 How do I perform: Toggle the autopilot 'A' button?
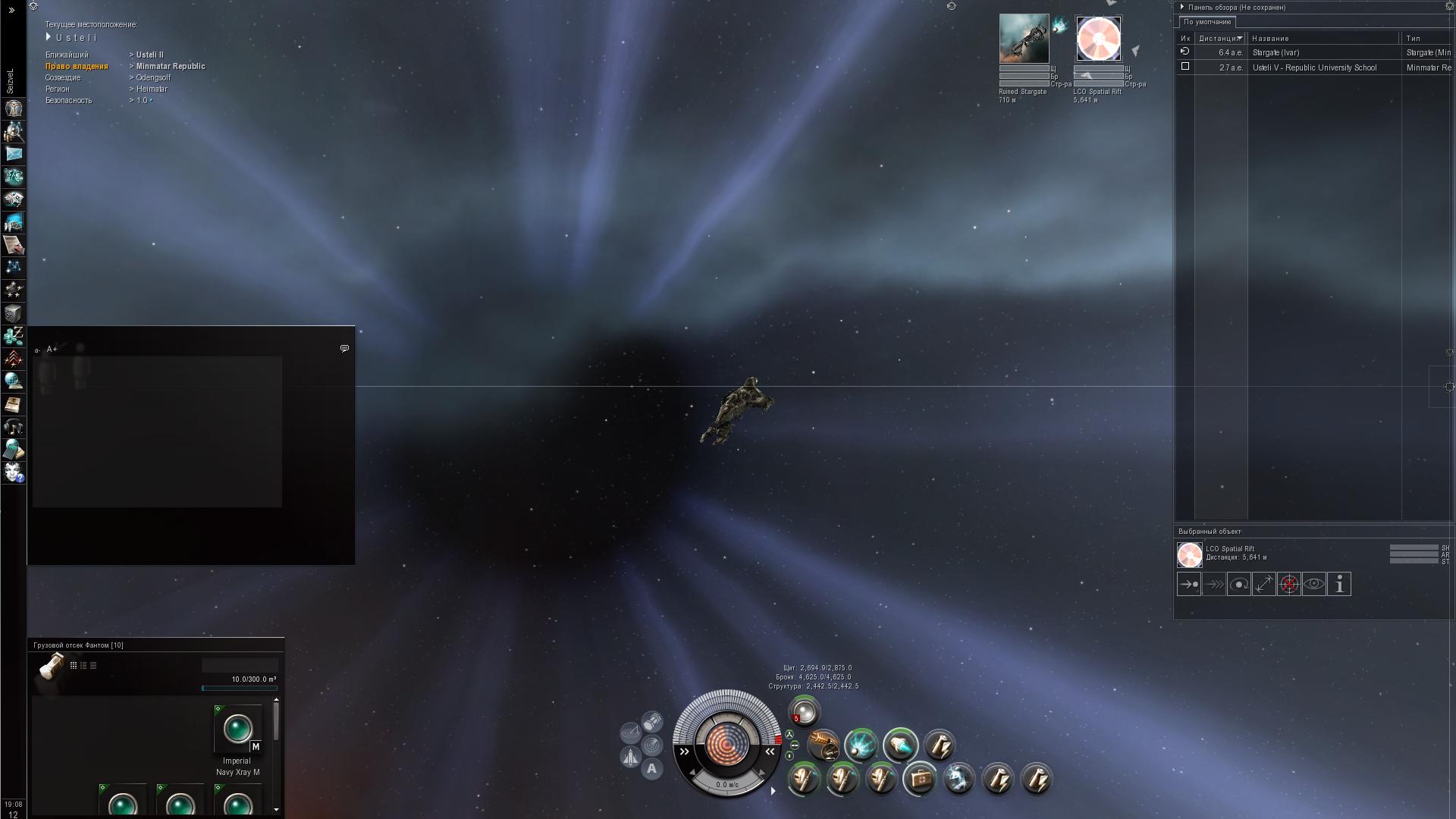click(651, 769)
